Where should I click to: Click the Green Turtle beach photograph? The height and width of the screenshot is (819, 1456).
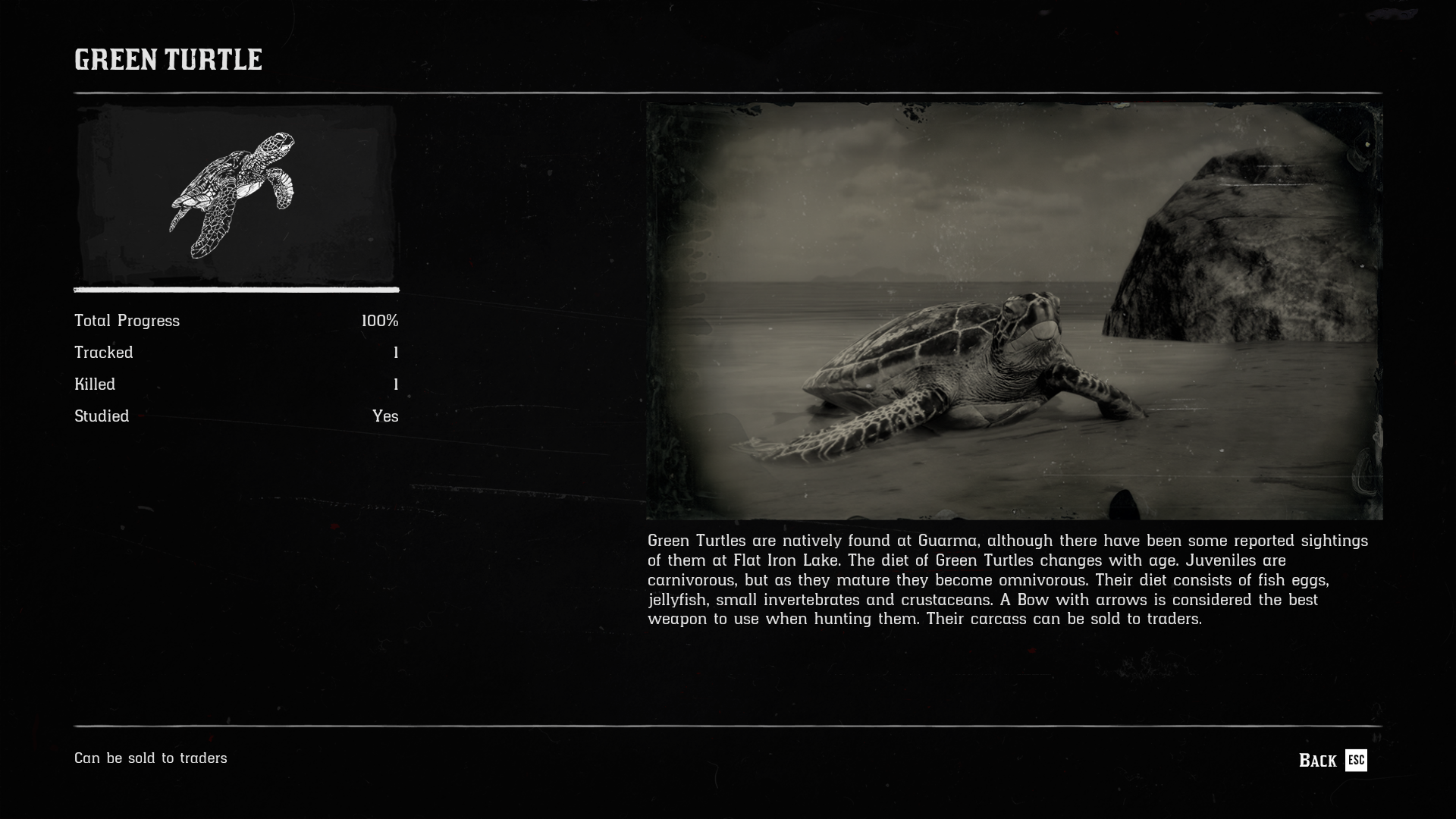tap(1014, 311)
